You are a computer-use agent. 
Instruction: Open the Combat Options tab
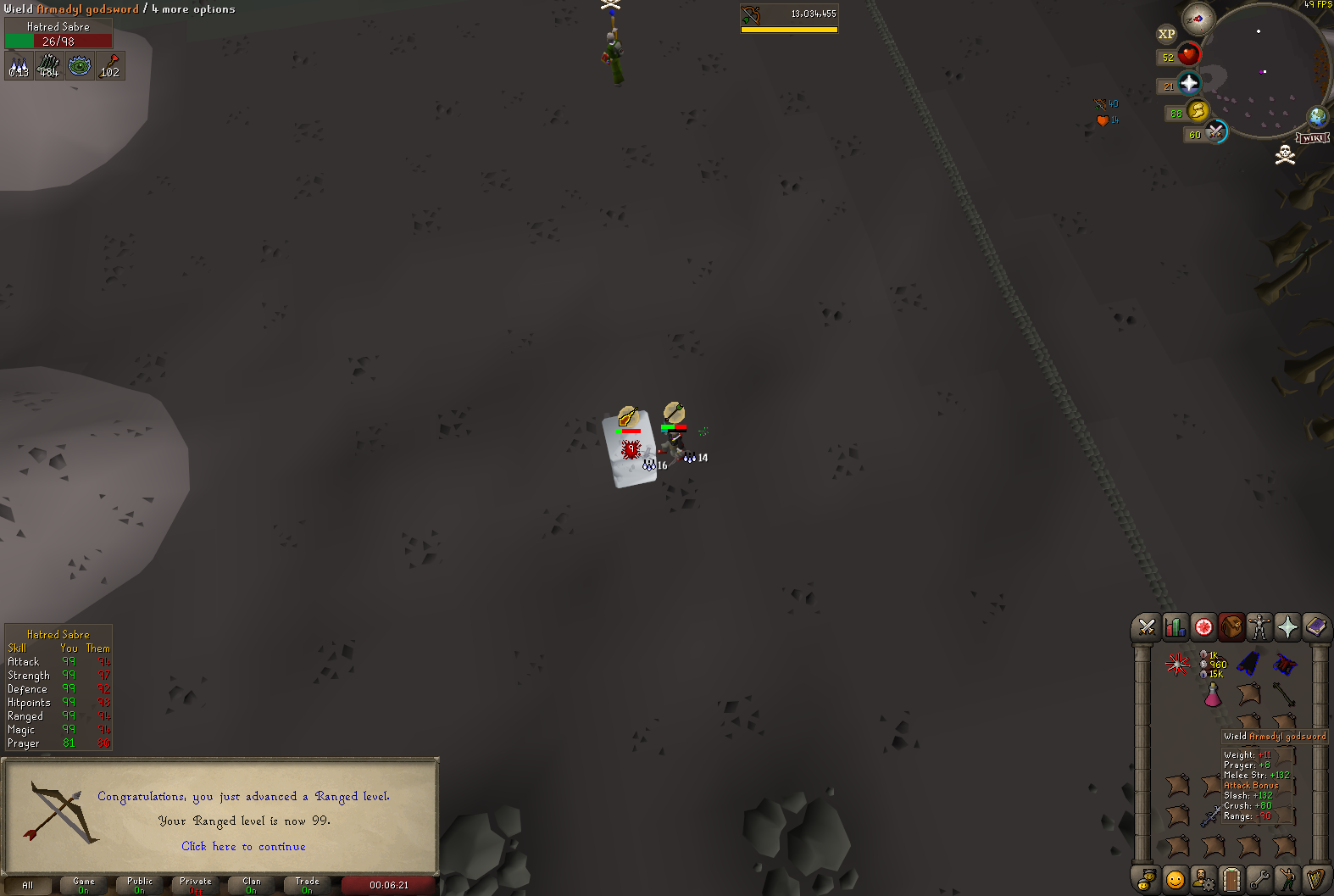pos(1147,627)
